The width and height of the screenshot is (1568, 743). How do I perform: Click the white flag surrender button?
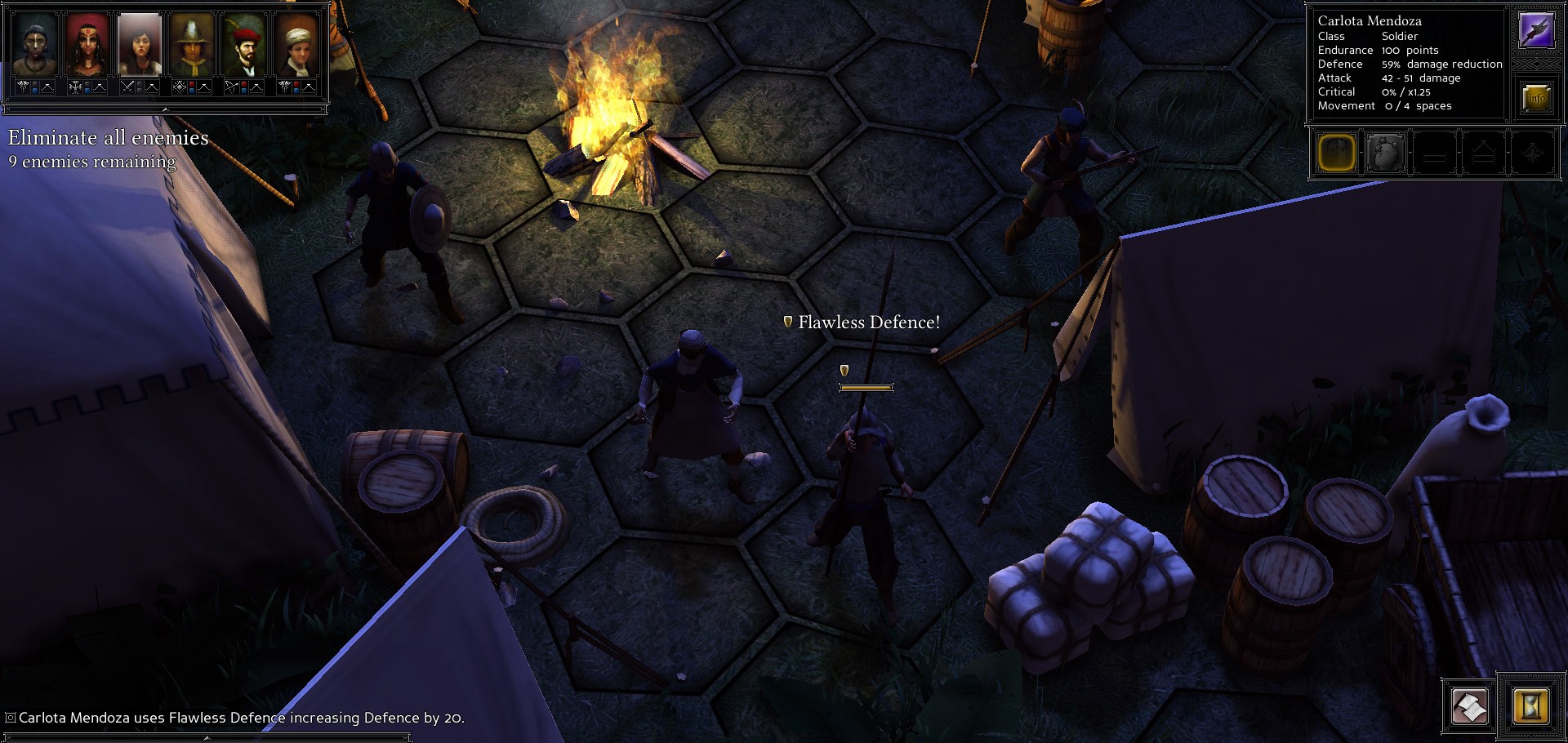tap(1469, 707)
